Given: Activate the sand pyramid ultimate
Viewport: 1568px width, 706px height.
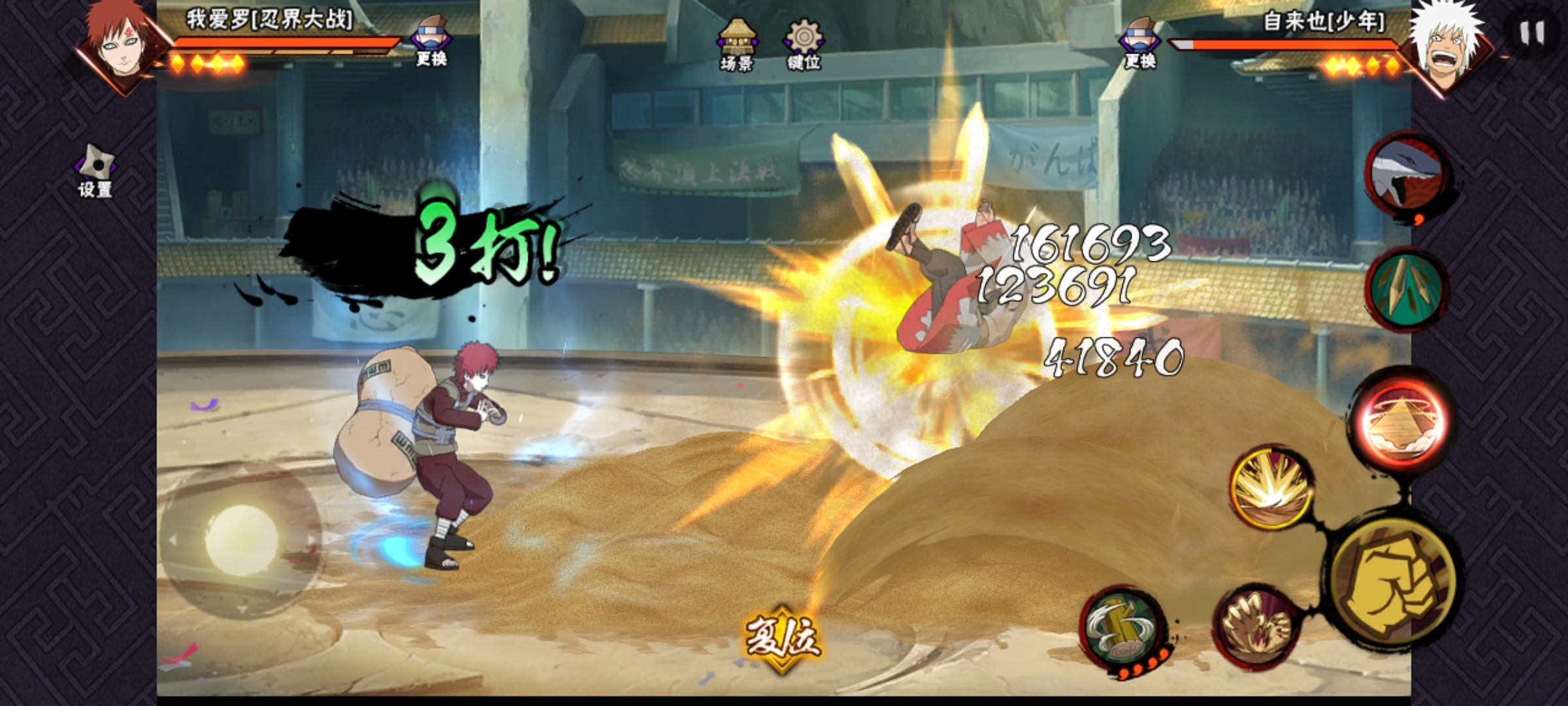Looking at the screenshot, I should click(1402, 420).
